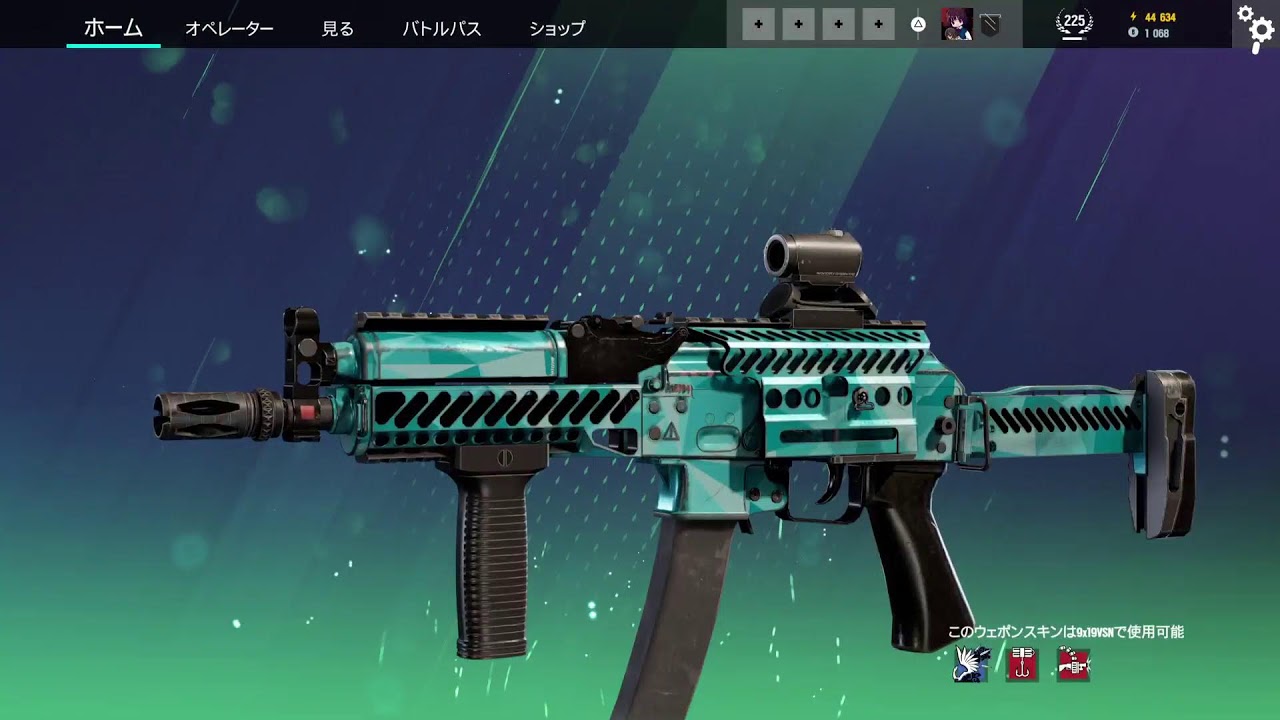Select the blue winged operator icon
This screenshot has width=1280, height=720.
click(972, 664)
